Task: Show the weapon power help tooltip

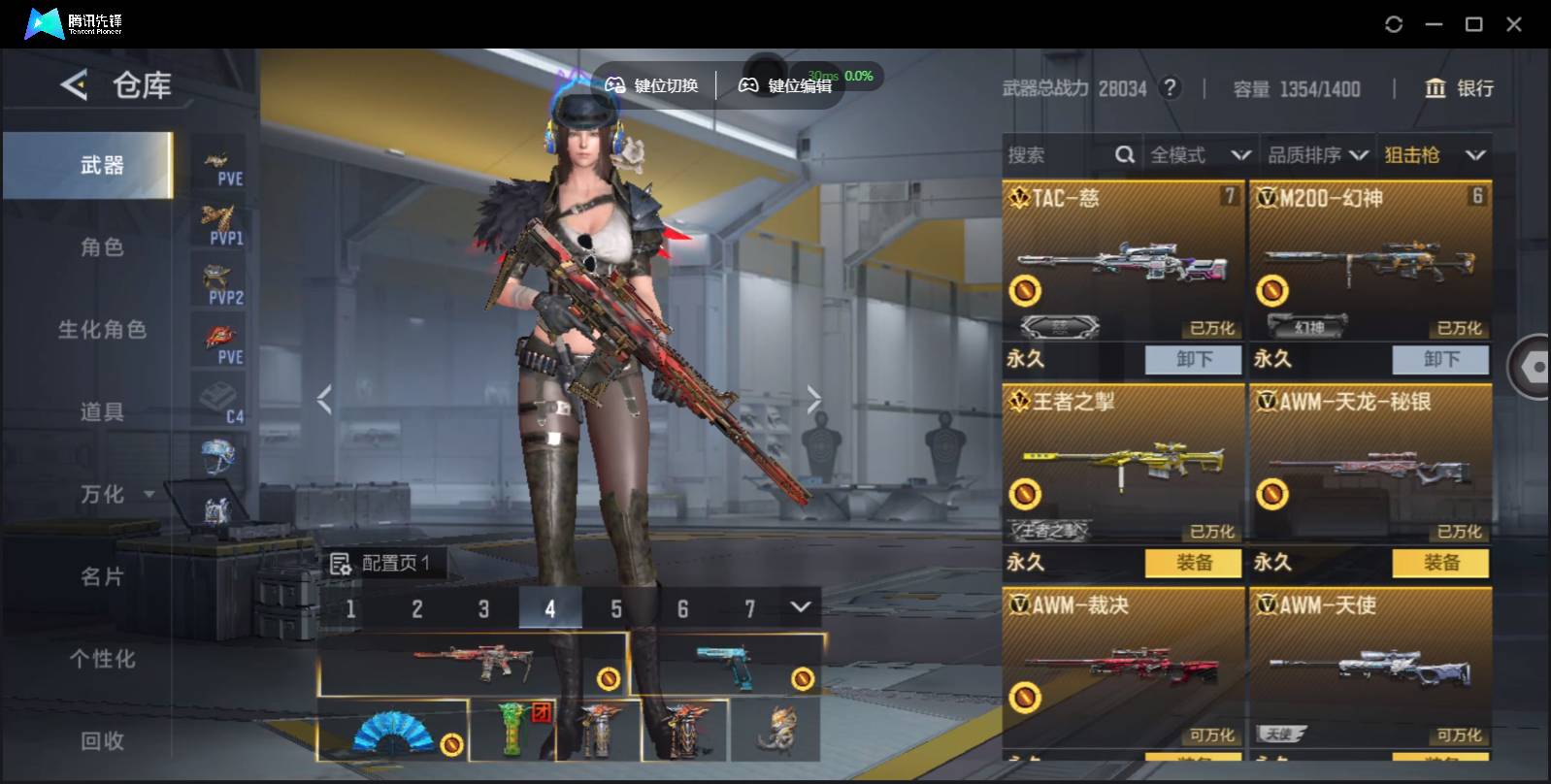Action: [1171, 88]
